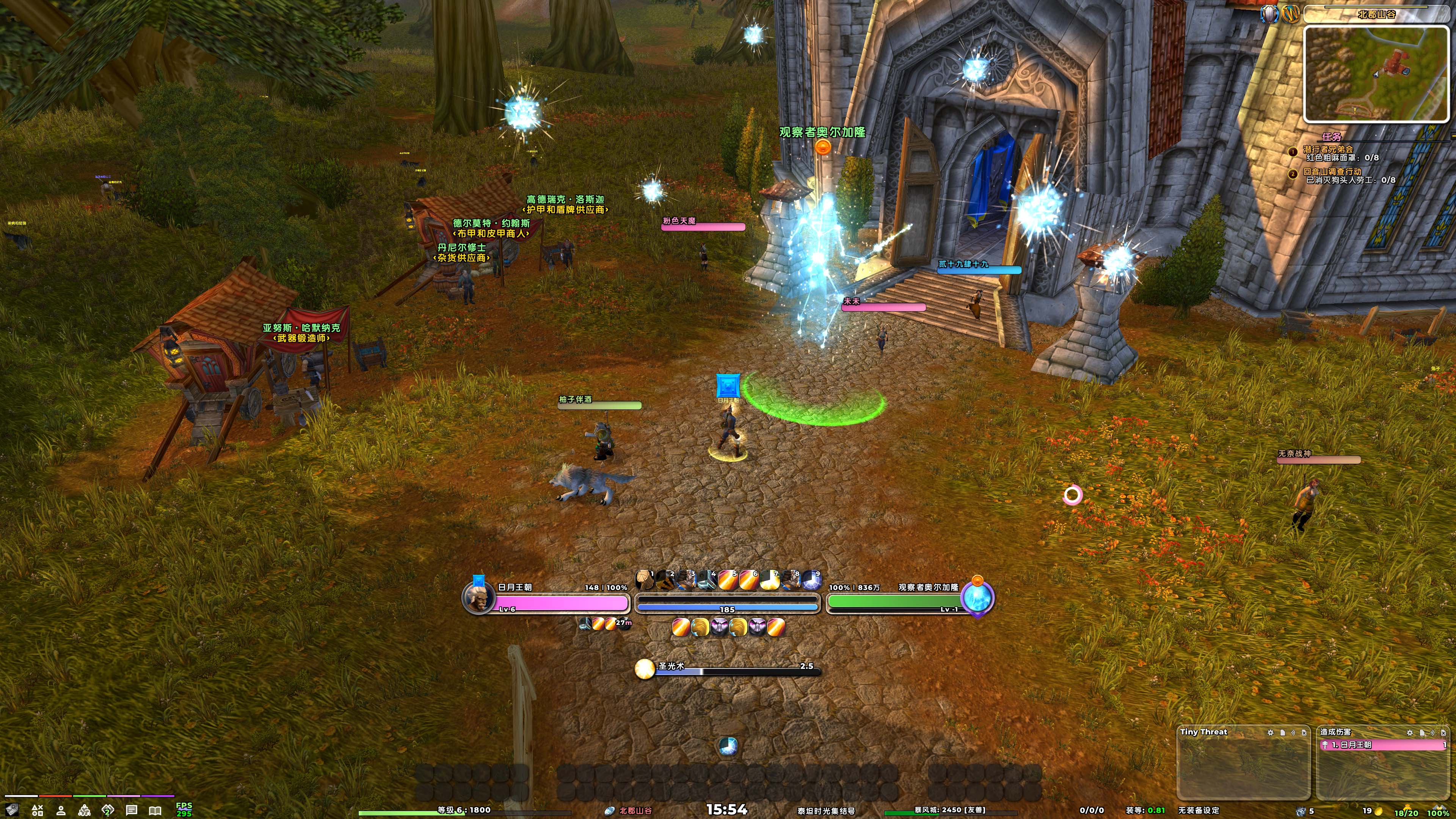
Task: Open 造成伤害 damage meter settings gear
Action: [x=1410, y=733]
